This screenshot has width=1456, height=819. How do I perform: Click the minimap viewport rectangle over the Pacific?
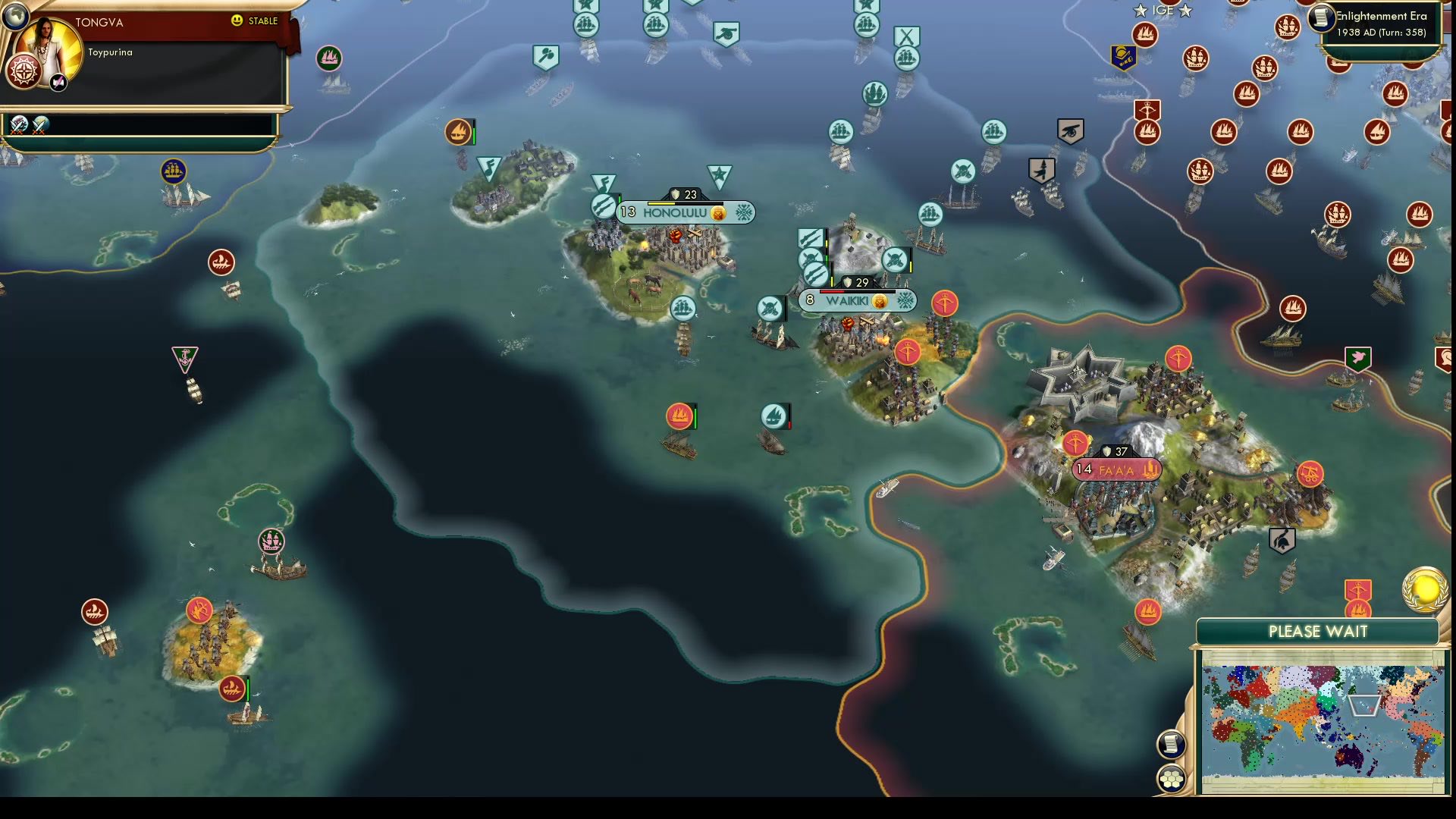1364,704
